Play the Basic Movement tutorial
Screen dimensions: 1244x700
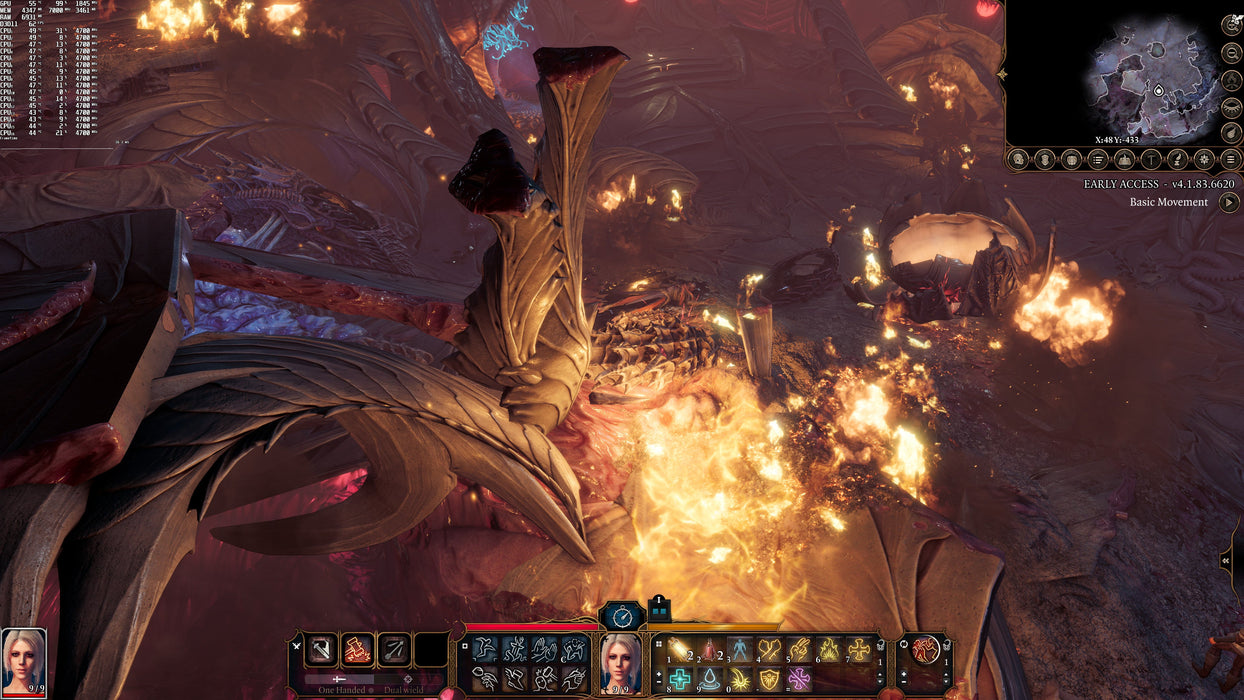click(1227, 202)
